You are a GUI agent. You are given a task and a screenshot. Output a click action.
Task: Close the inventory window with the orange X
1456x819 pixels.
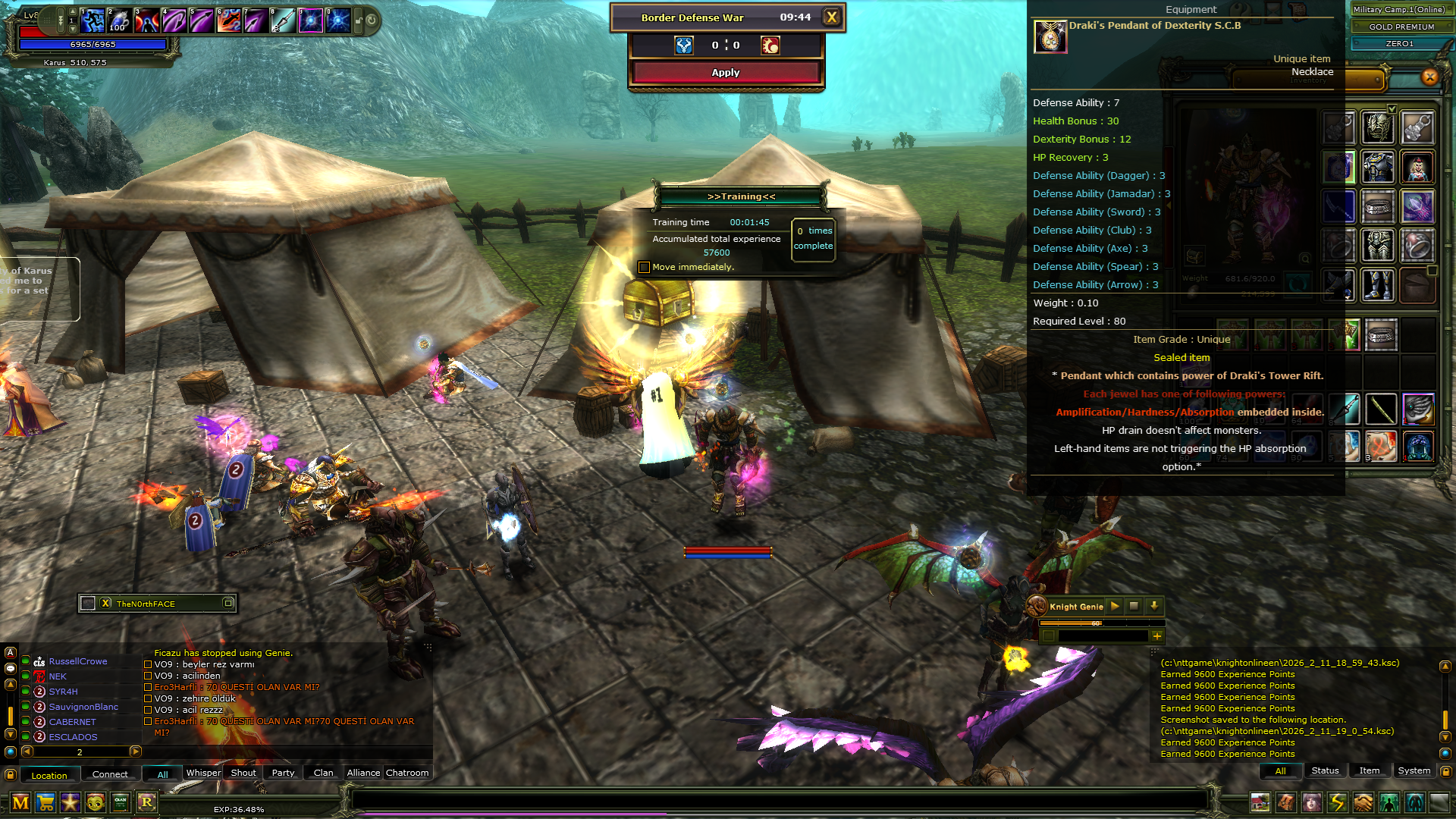click(x=1429, y=77)
